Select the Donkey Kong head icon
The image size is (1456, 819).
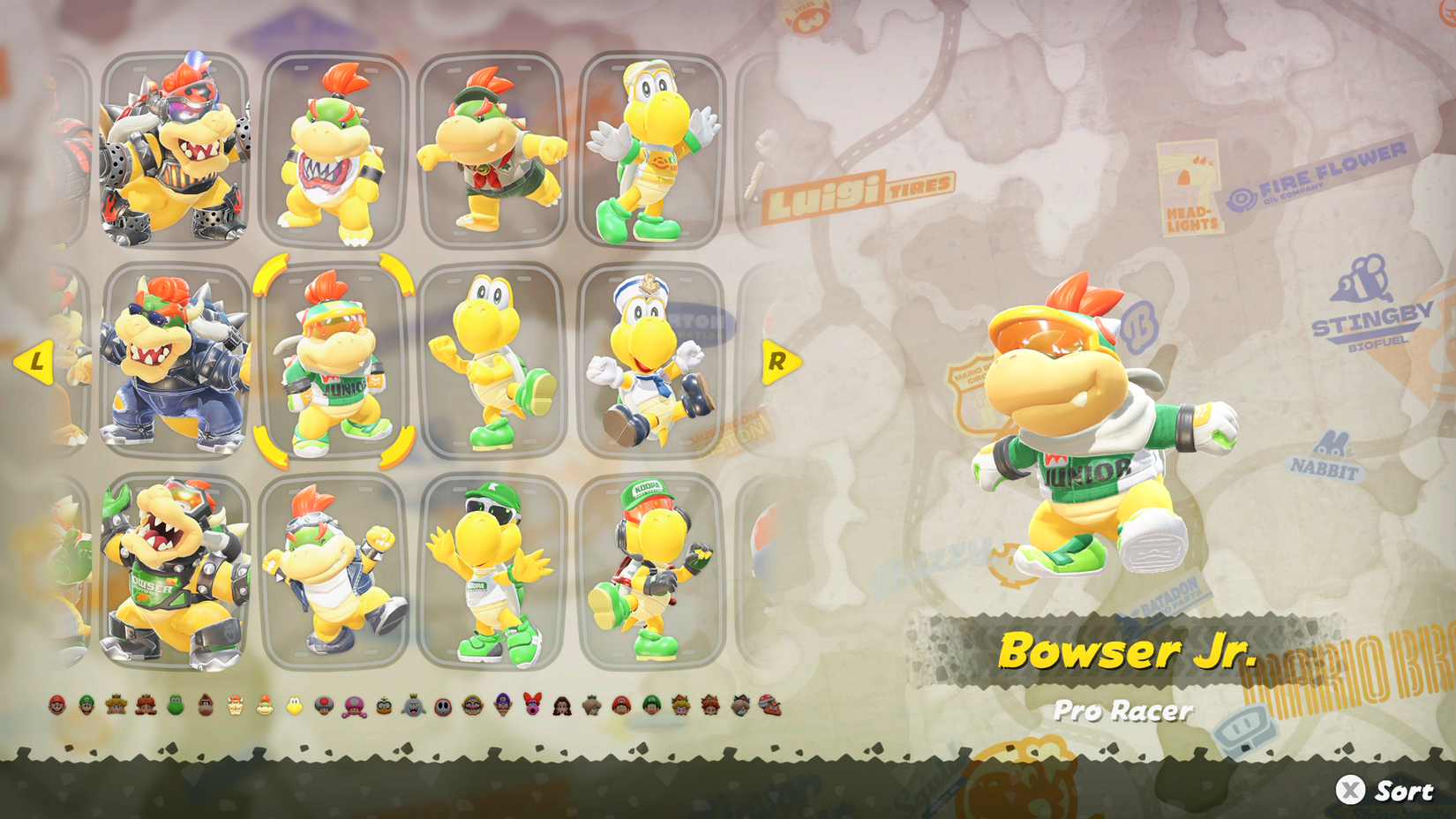pos(205,706)
